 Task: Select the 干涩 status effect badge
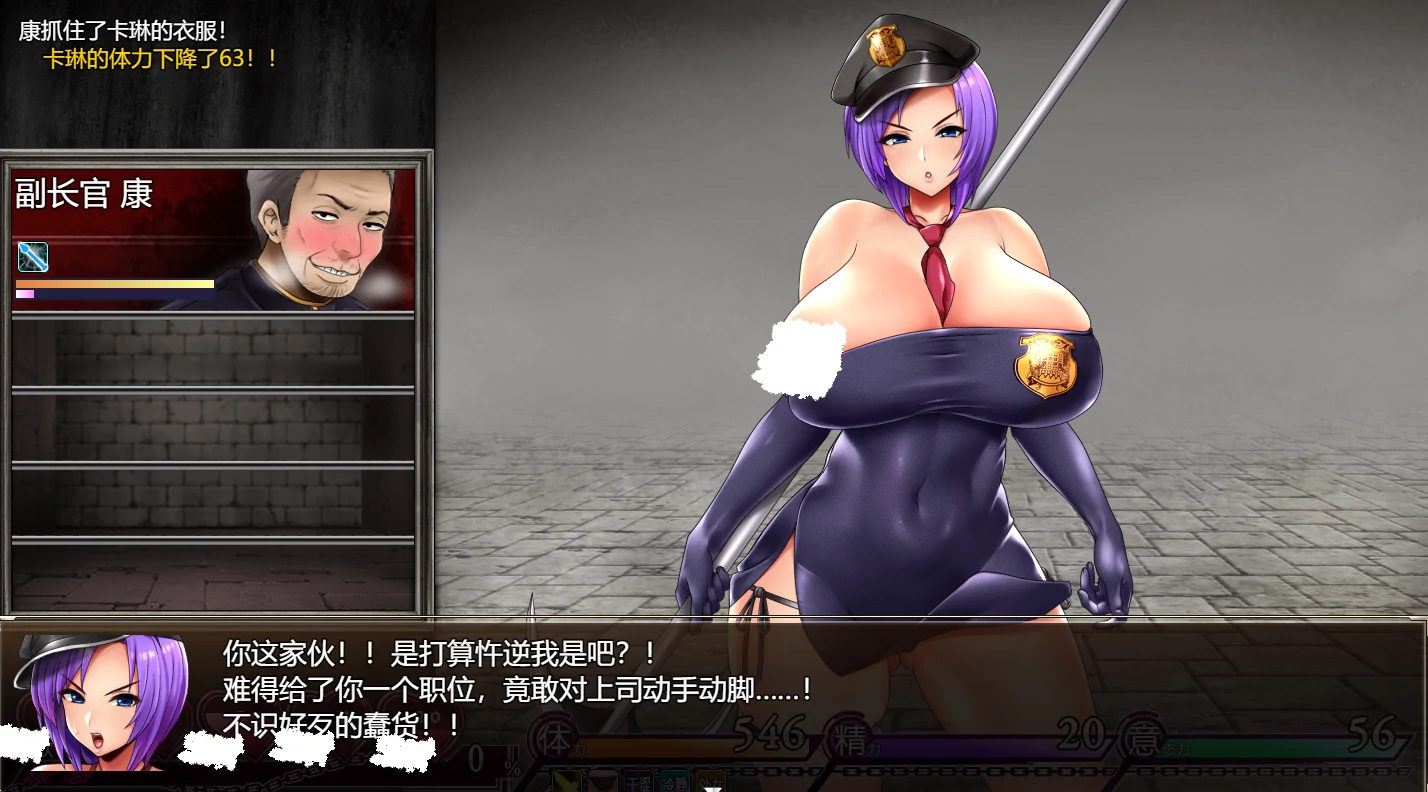pos(640,780)
